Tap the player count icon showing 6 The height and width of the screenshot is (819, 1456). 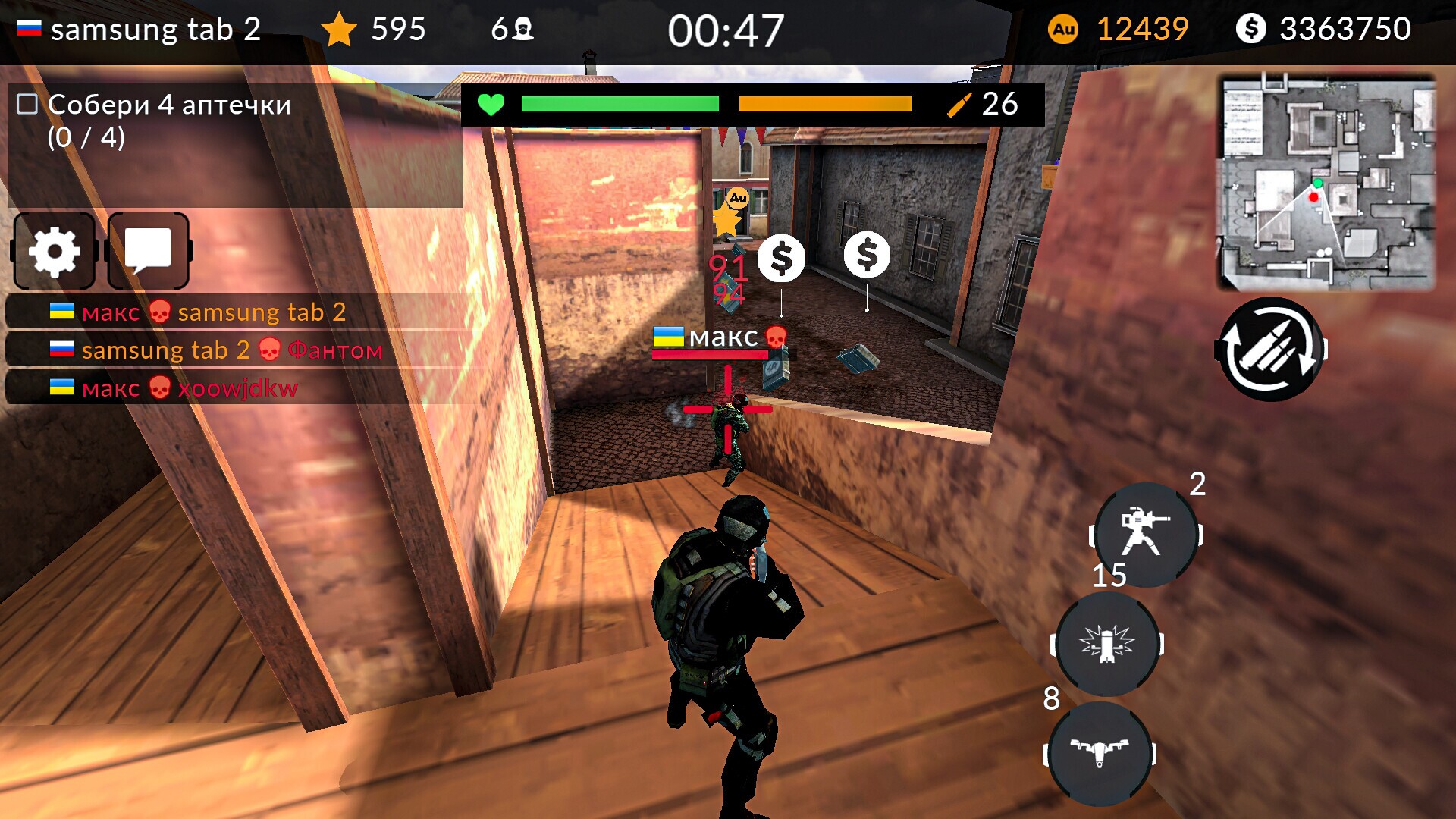pos(519,29)
